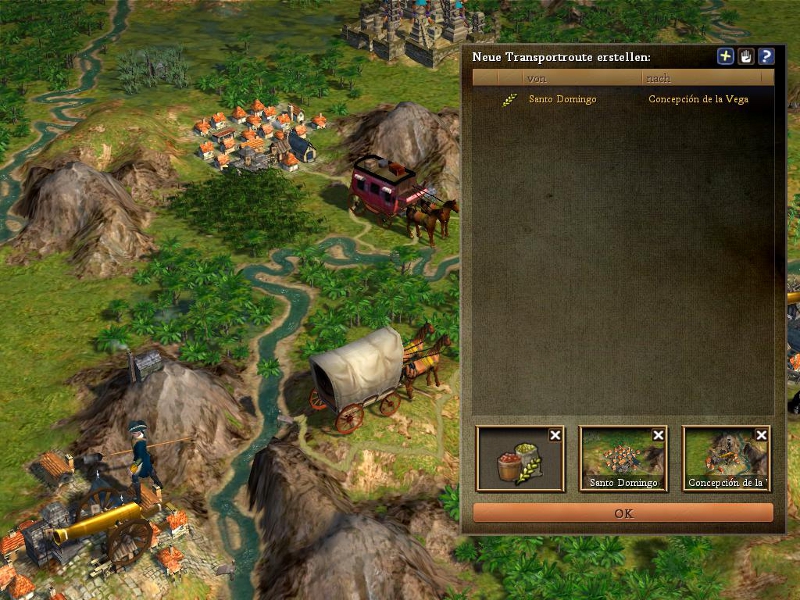Open help via the question mark icon
Image resolution: width=800 pixels, height=600 pixels.
(766, 57)
